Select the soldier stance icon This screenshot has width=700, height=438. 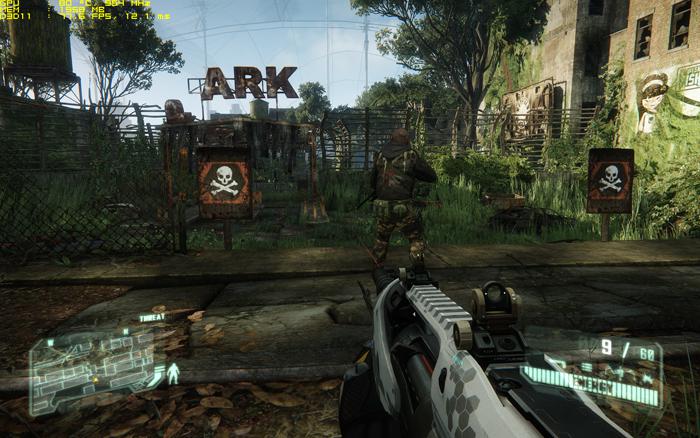point(174,375)
